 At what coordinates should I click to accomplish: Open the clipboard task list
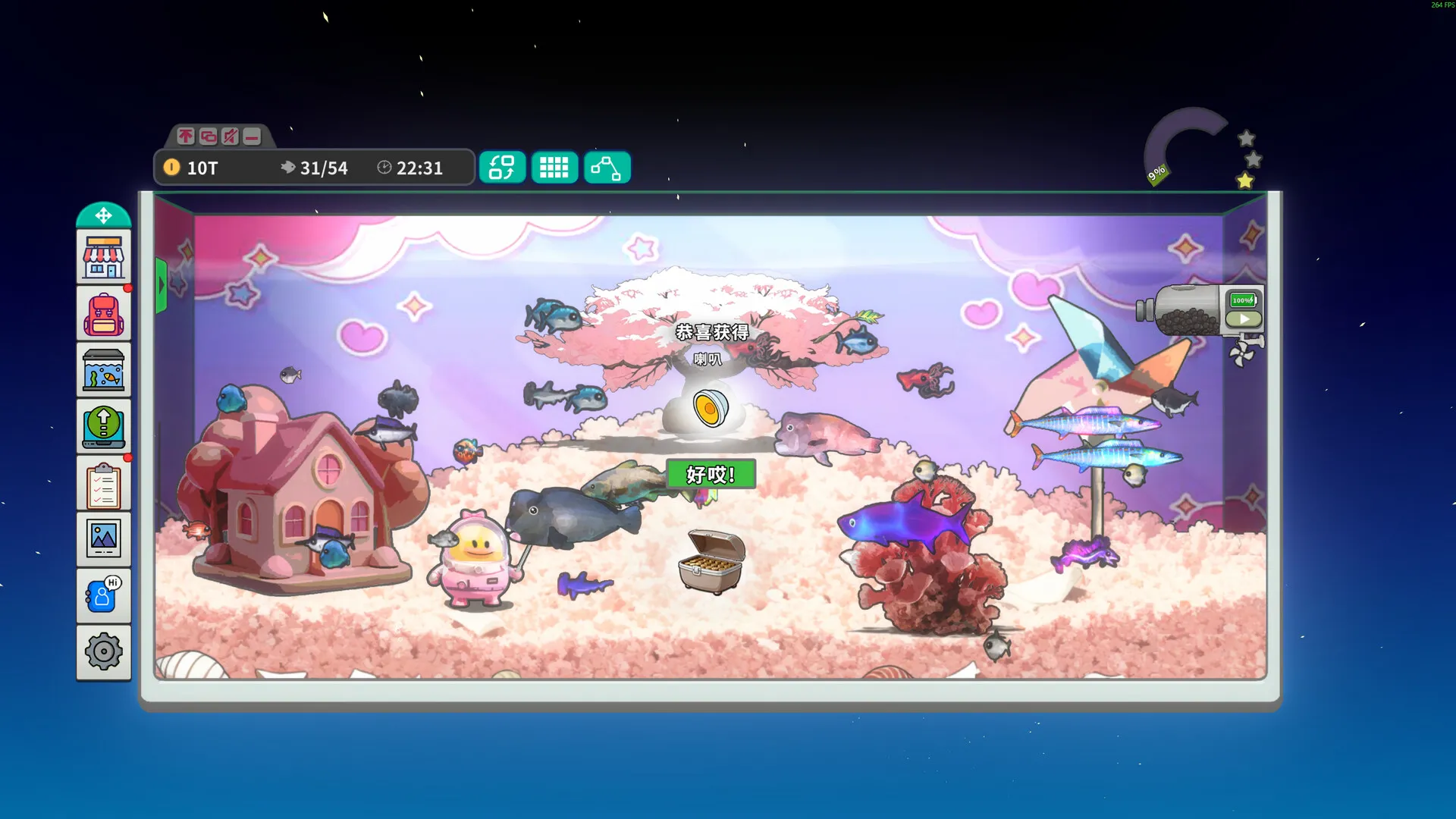pos(103,483)
